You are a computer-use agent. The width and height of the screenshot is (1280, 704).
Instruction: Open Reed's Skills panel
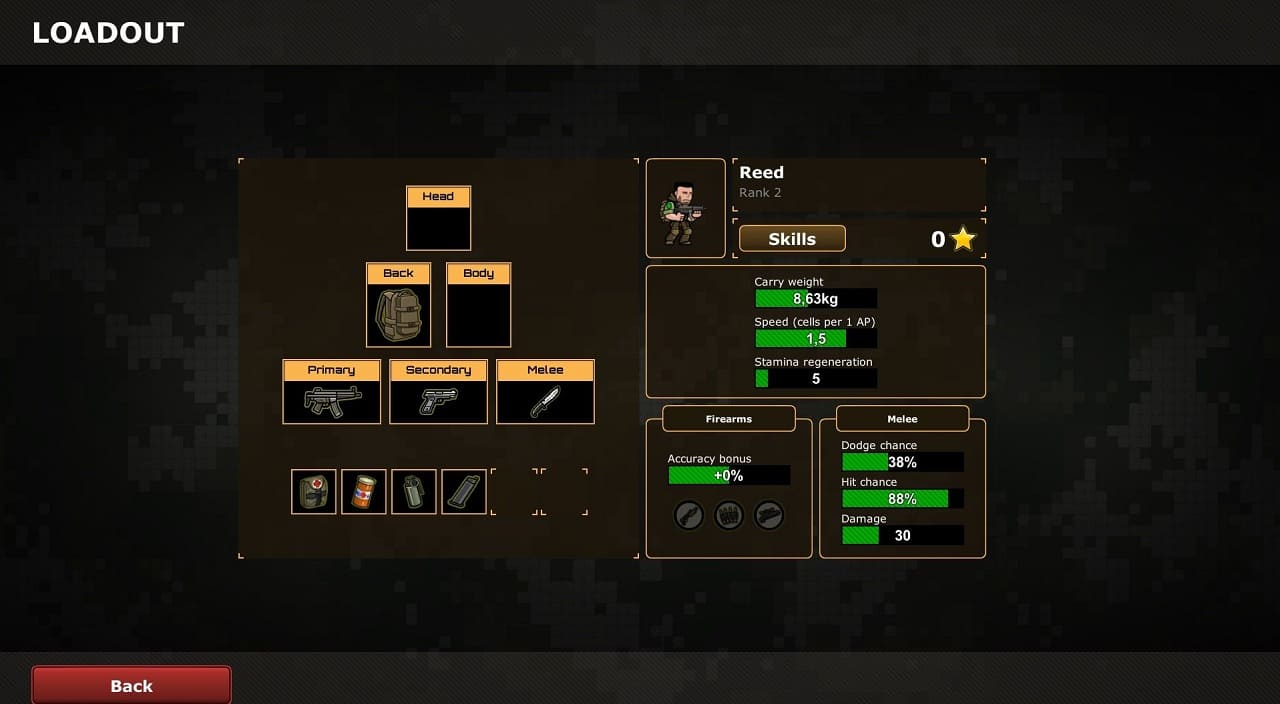pyautogui.click(x=792, y=239)
